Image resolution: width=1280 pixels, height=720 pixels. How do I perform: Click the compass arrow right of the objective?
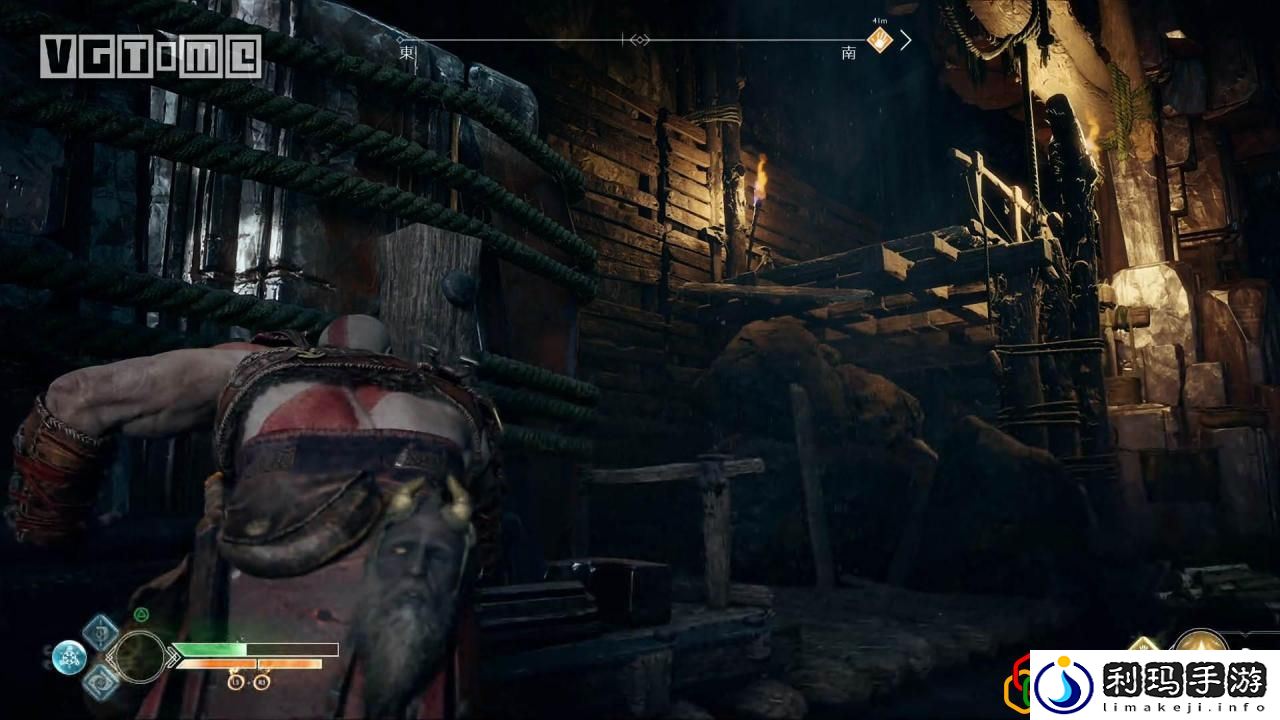click(x=906, y=40)
